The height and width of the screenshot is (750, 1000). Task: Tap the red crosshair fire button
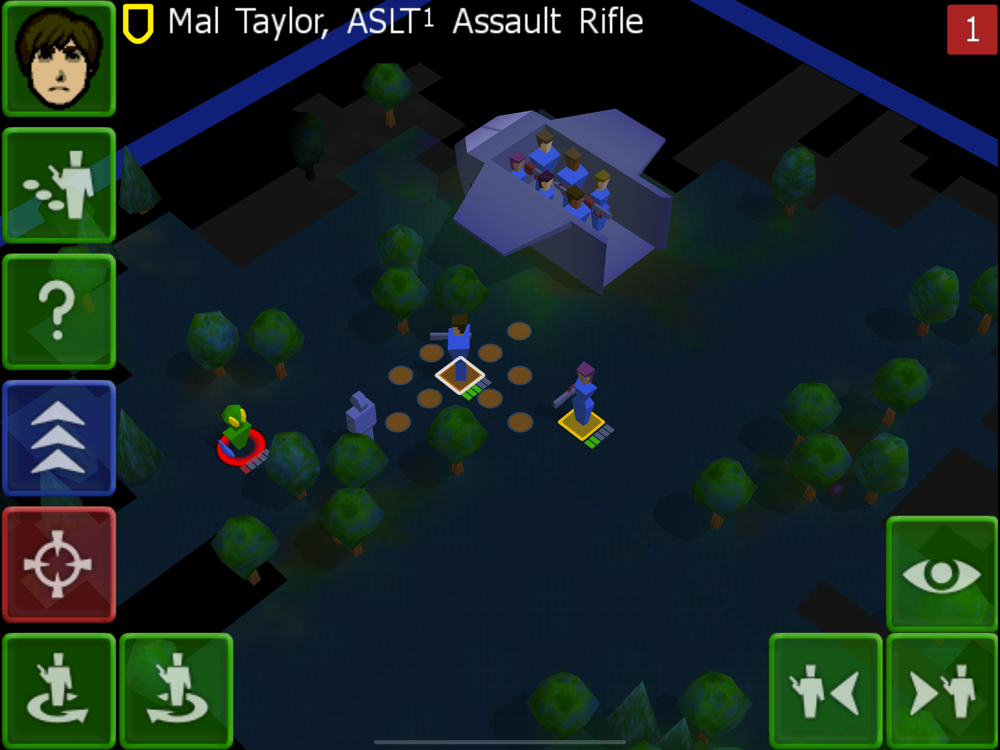[x=59, y=564]
